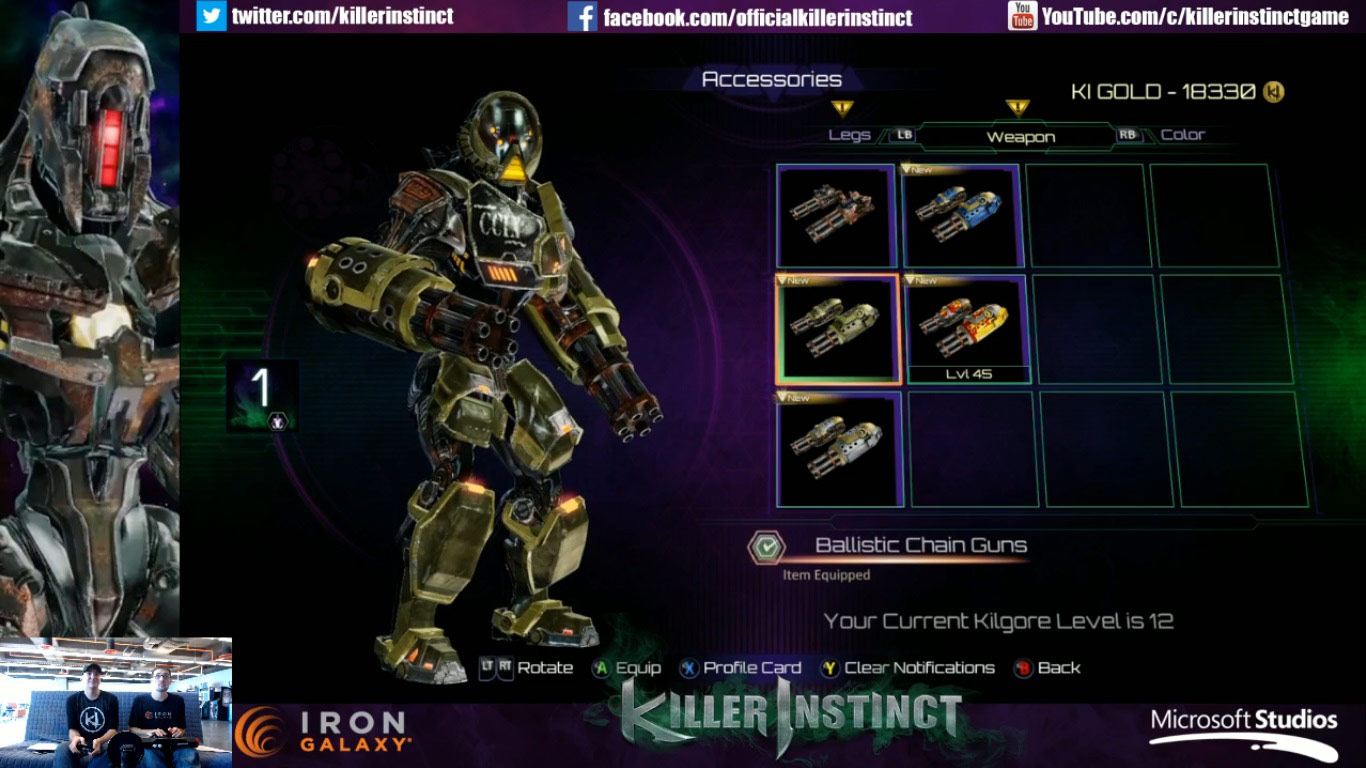Viewport: 1366px width, 768px height.
Task: Open the Color tab
Action: [1185, 134]
